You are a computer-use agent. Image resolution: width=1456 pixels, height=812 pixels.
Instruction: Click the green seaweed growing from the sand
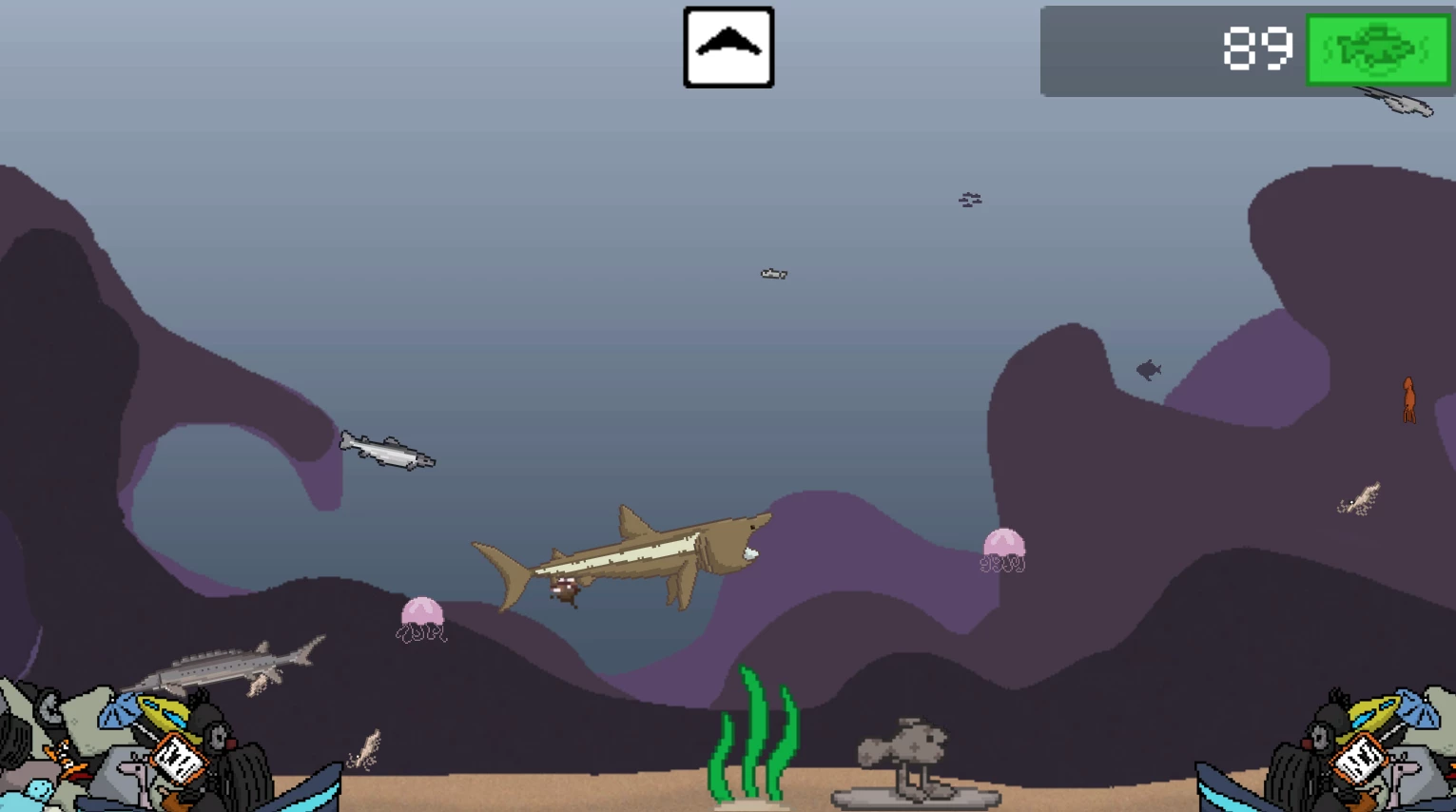pyautogui.click(x=754, y=742)
